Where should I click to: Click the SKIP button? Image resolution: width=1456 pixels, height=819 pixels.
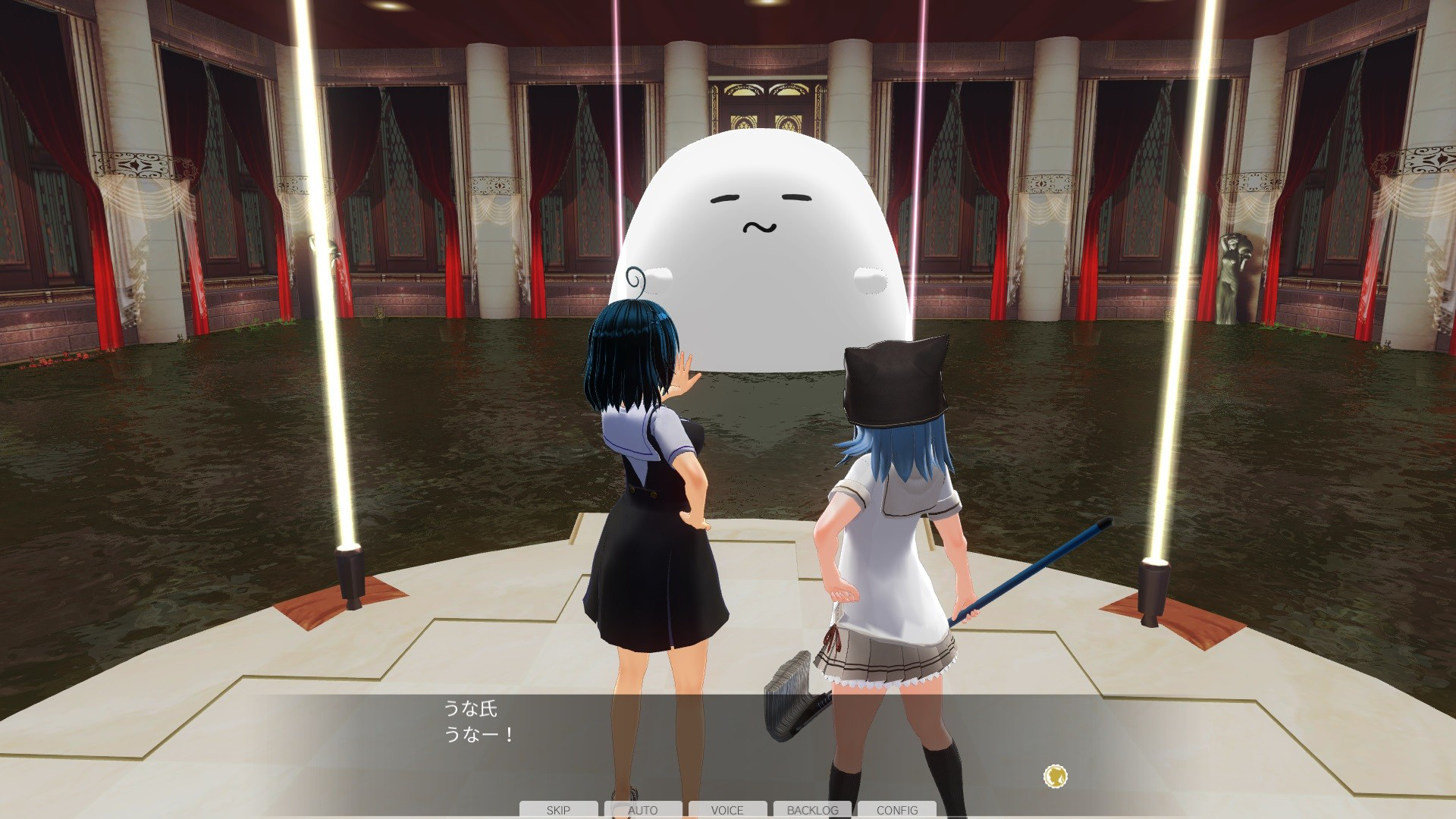(x=558, y=810)
